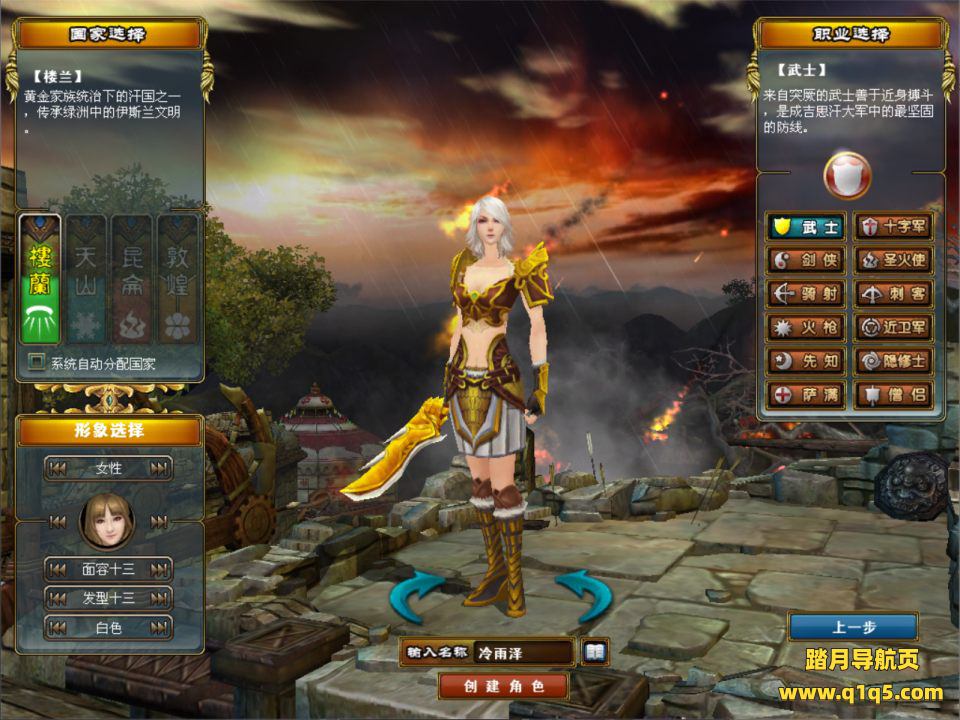
Task: Pick the 敦煌 country banner
Action: coord(179,279)
